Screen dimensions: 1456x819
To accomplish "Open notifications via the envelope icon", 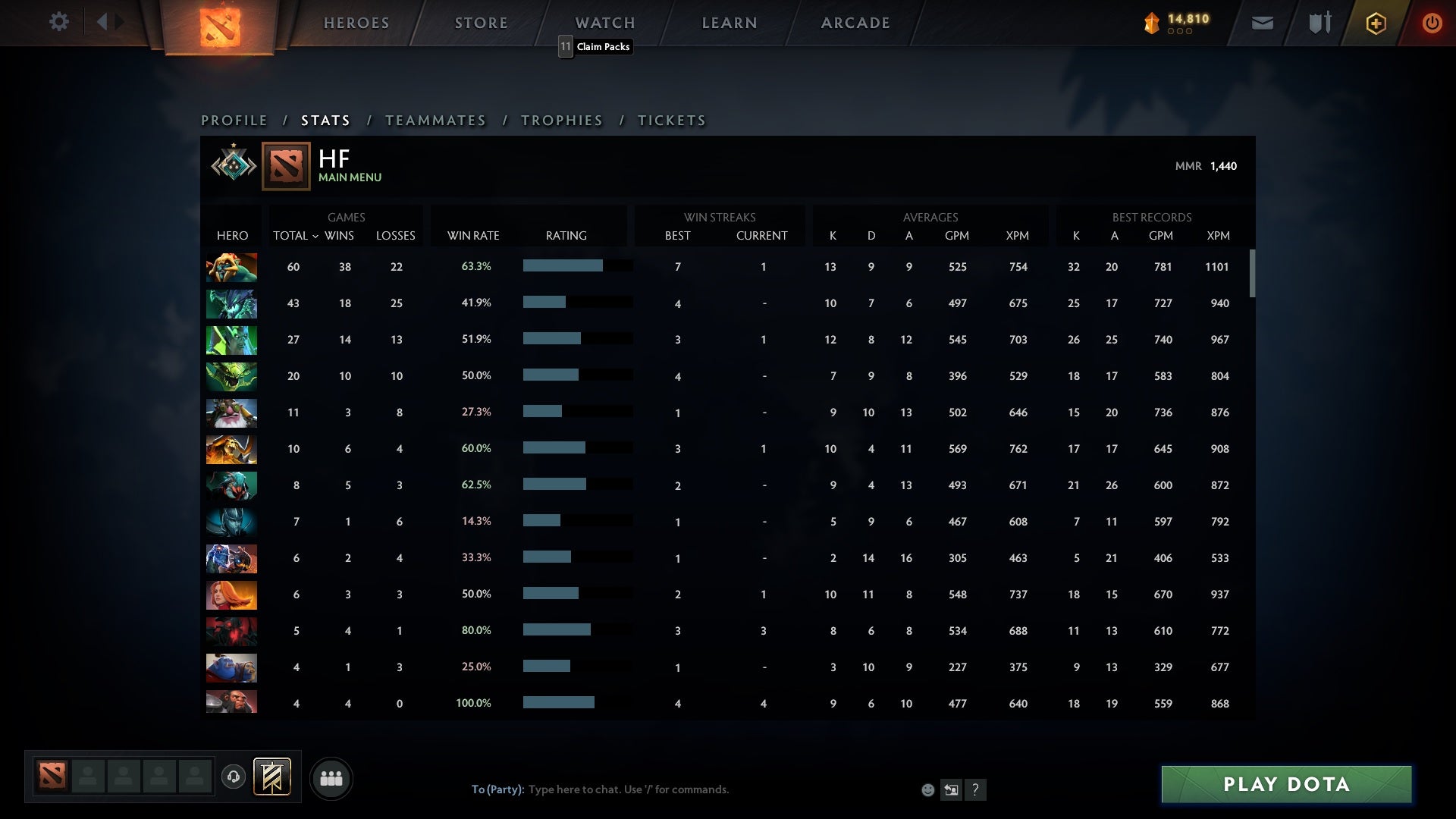I will click(x=1262, y=23).
